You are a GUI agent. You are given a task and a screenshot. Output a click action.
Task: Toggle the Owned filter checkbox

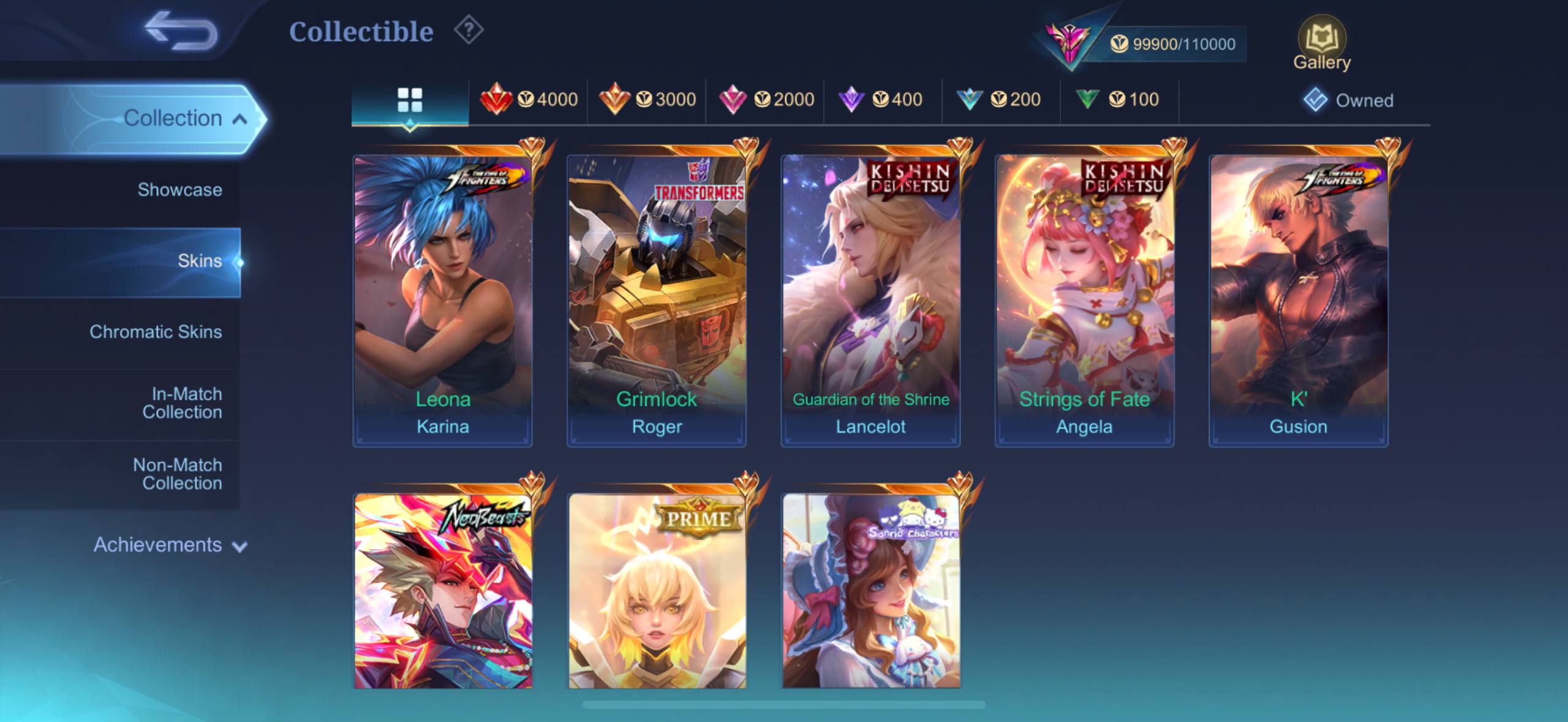click(1316, 100)
